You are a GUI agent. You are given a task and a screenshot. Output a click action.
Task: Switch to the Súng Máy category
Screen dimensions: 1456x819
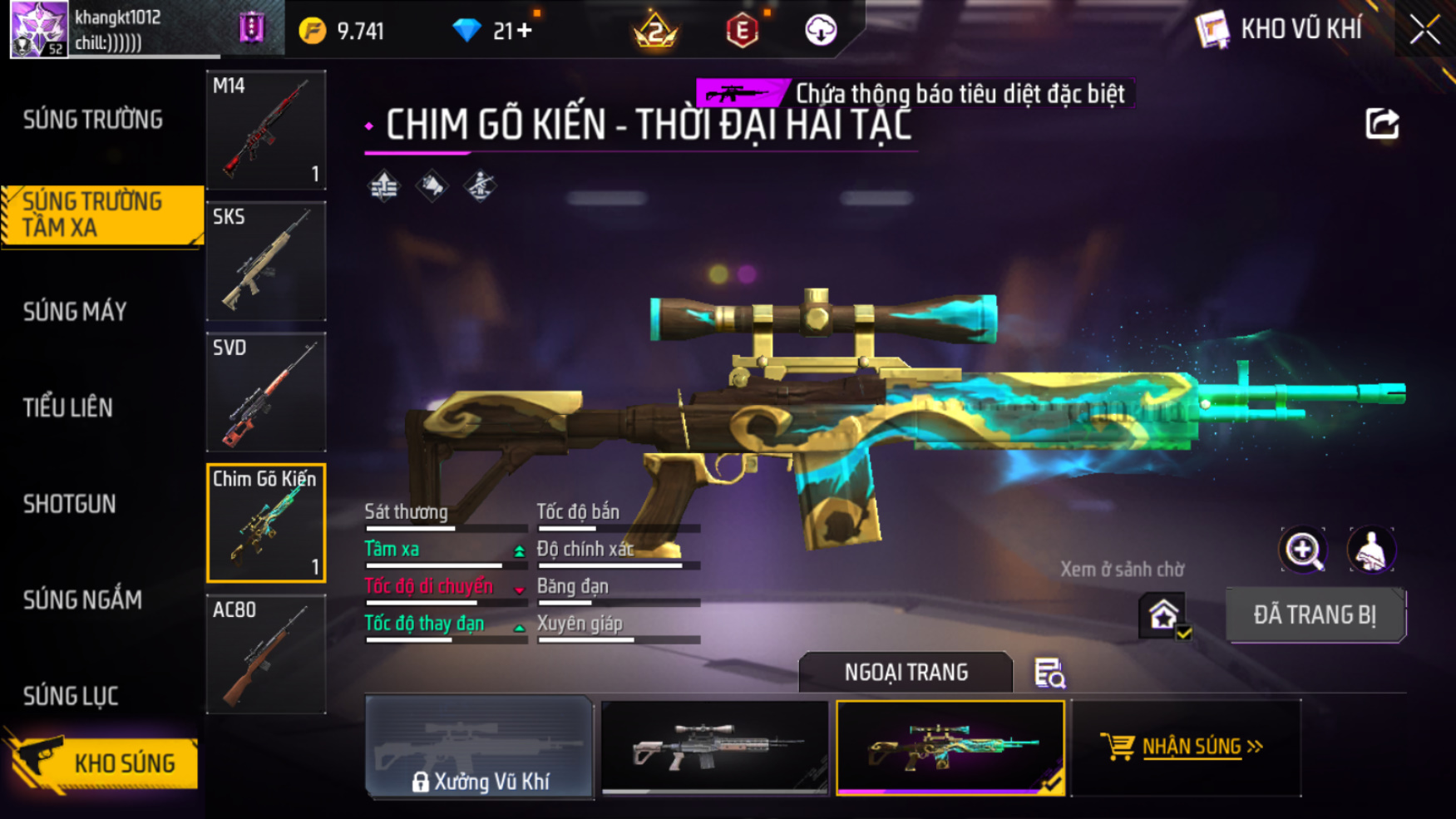tap(75, 312)
